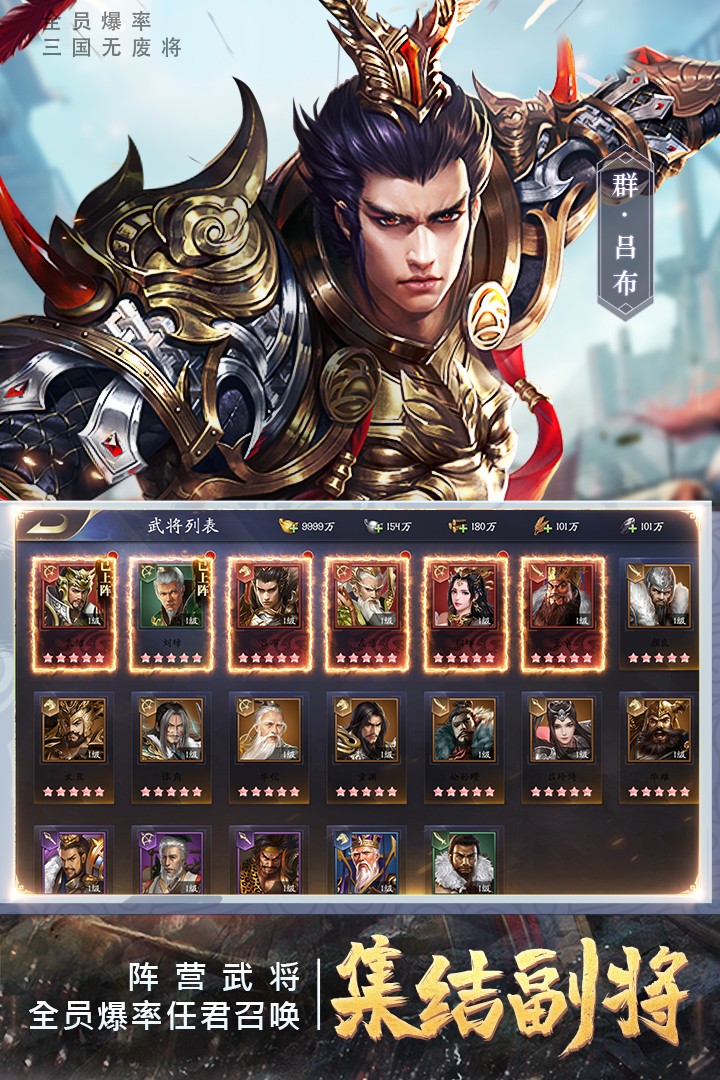Pick the fur-collared general on green card
The height and width of the screenshot is (1080, 720).
tap(463, 861)
